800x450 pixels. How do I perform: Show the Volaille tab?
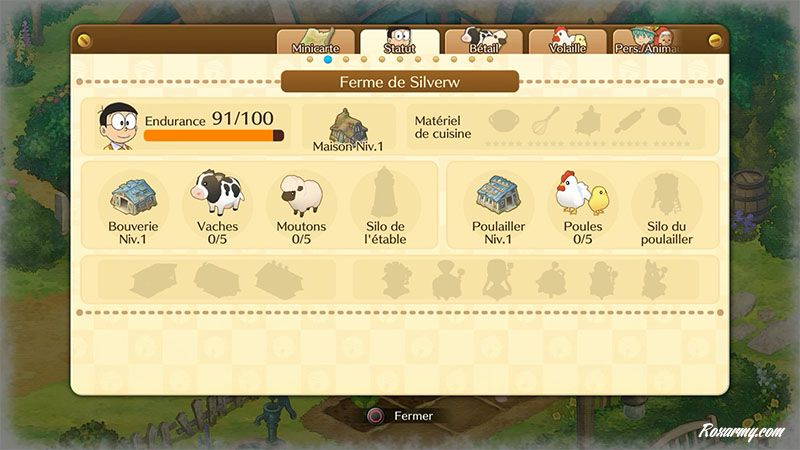[567, 42]
